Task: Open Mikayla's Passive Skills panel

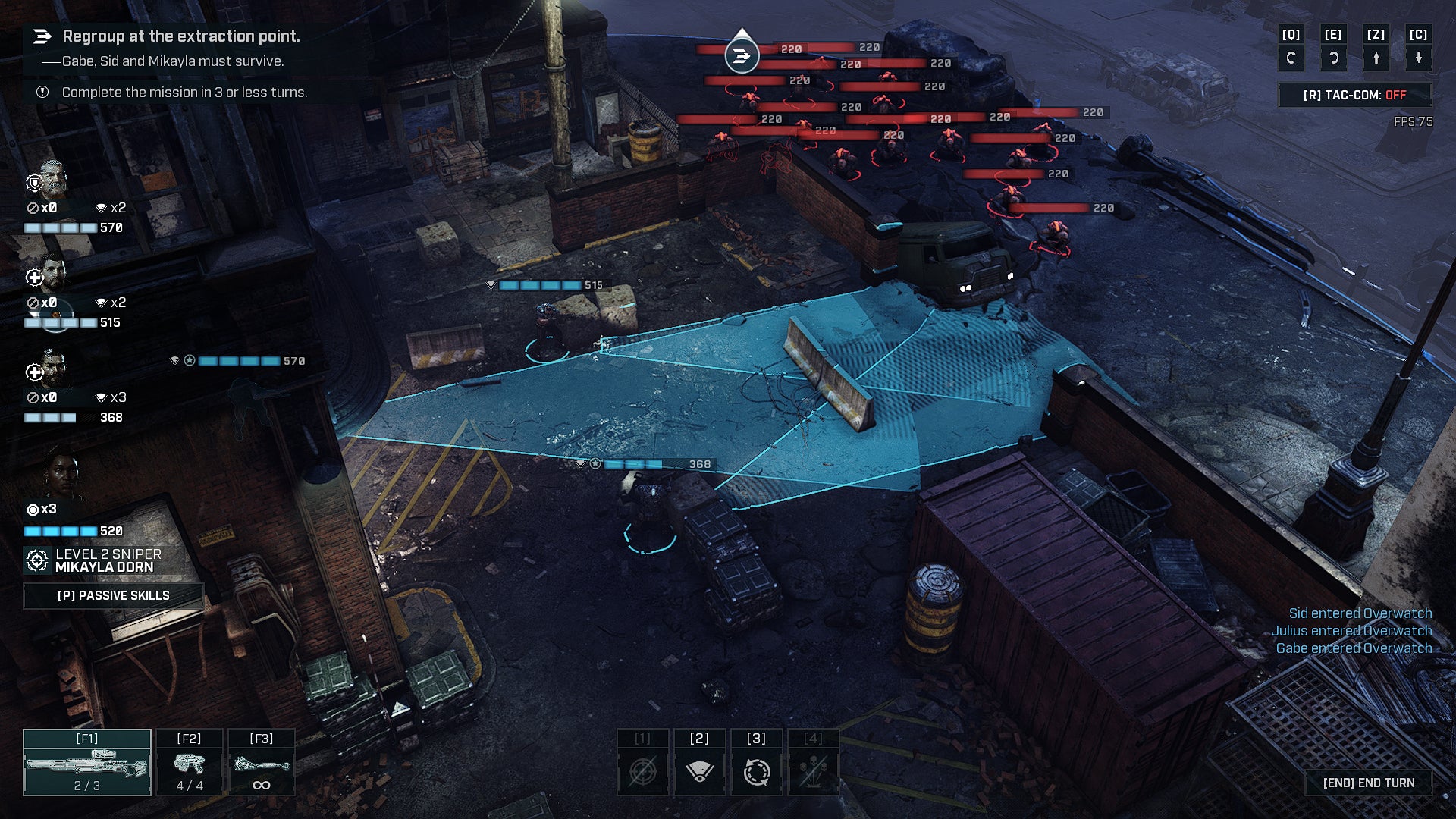Action: click(x=114, y=595)
